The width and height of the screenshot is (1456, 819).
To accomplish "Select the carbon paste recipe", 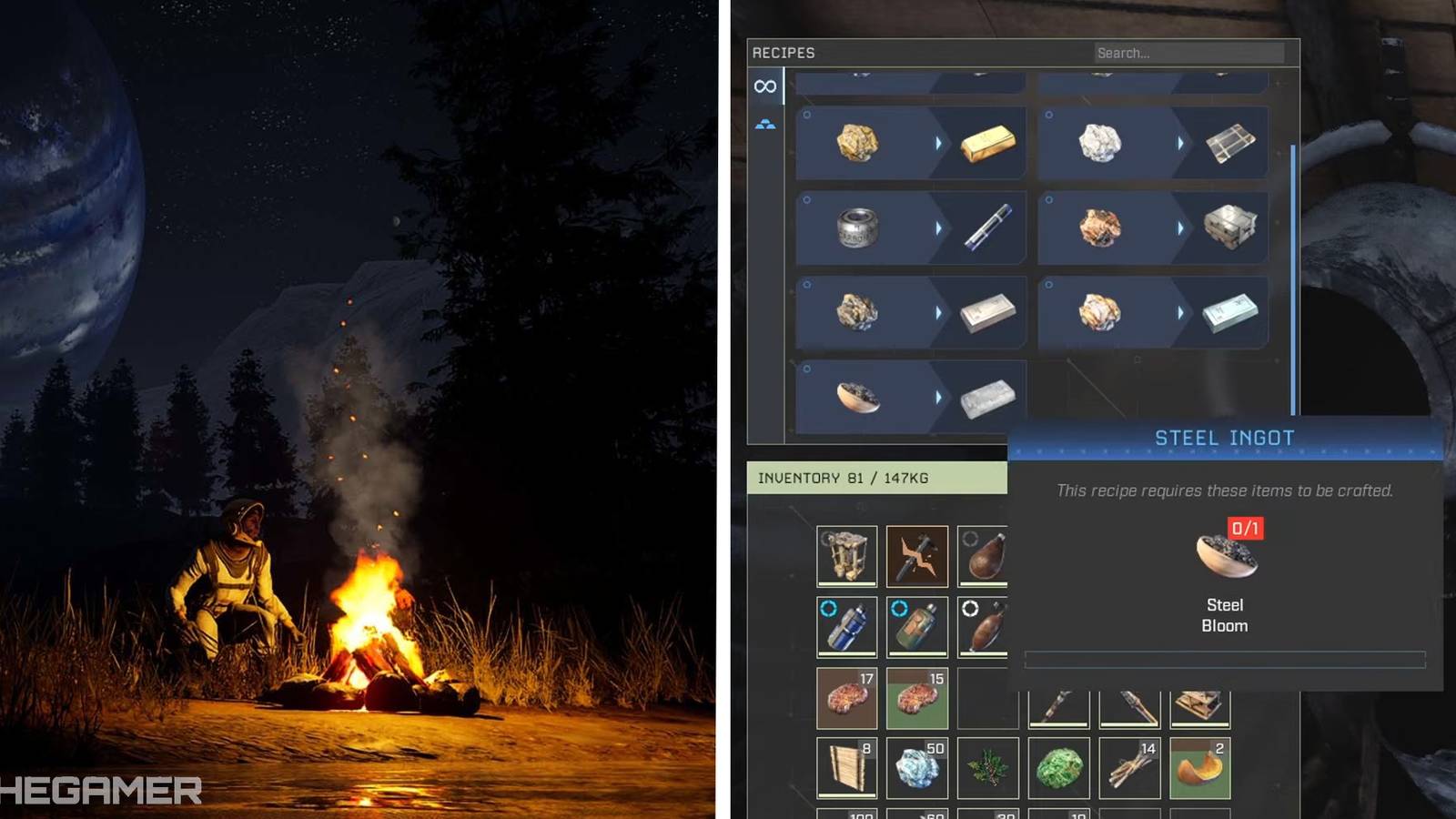I will [x=910, y=227].
